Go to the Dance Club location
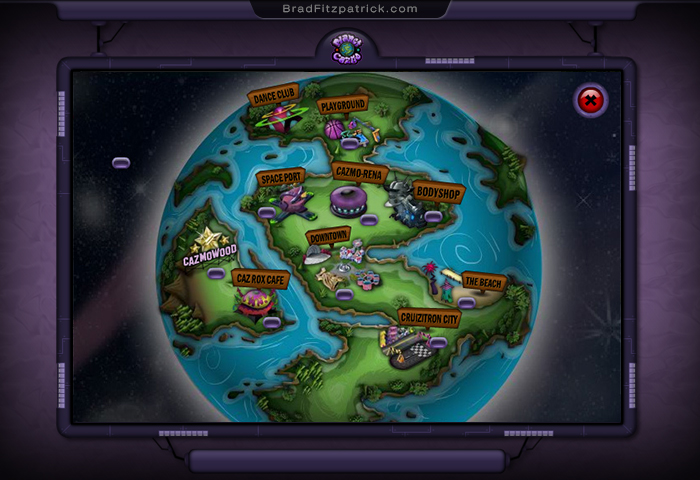The height and width of the screenshot is (480, 700). 273,97
